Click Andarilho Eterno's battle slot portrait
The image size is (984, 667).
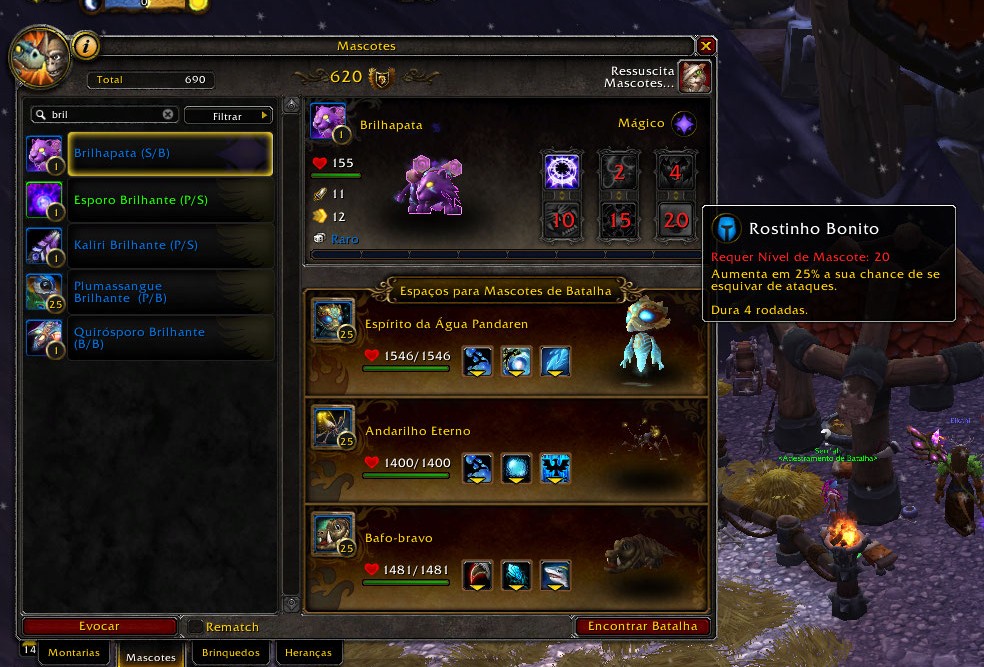click(331, 425)
